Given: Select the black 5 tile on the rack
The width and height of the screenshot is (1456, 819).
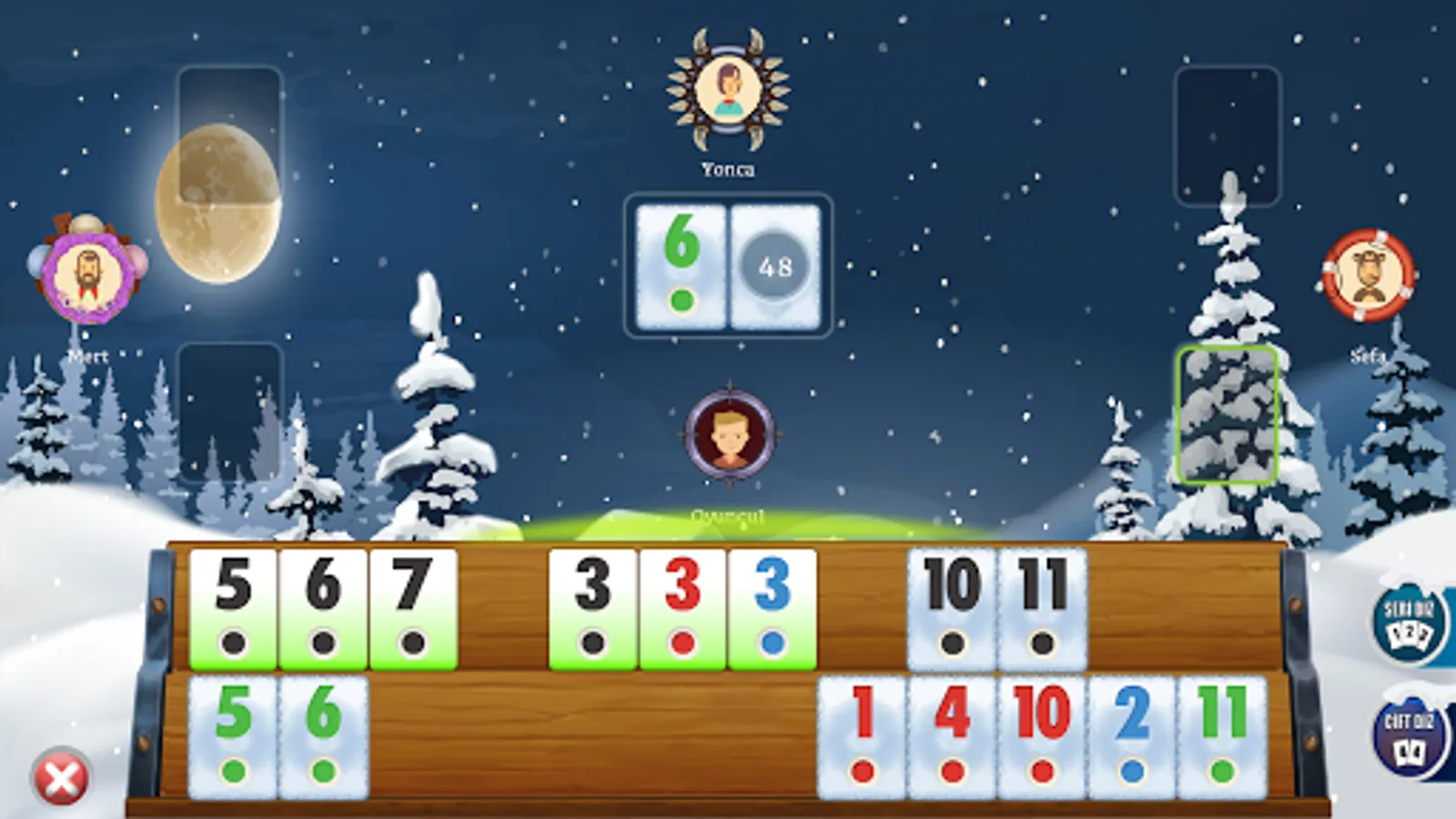Looking at the screenshot, I should [232, 608].
